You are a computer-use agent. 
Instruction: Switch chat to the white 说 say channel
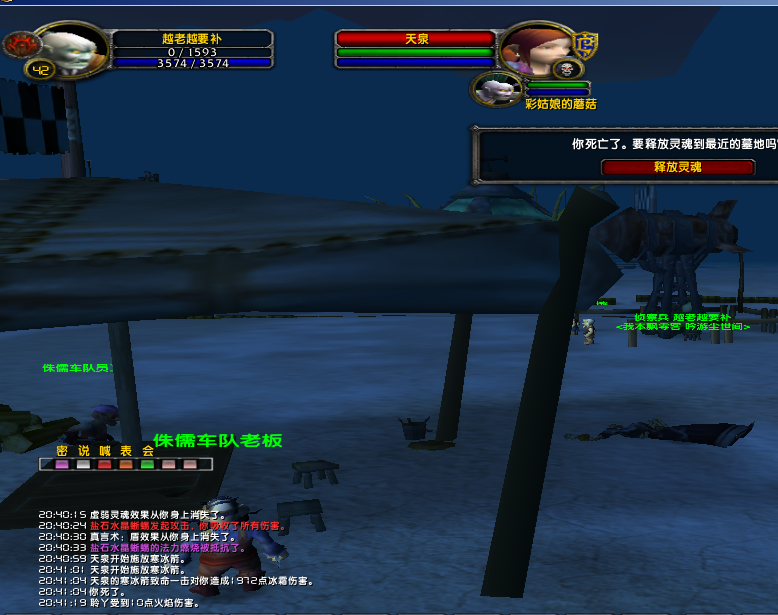83,464
